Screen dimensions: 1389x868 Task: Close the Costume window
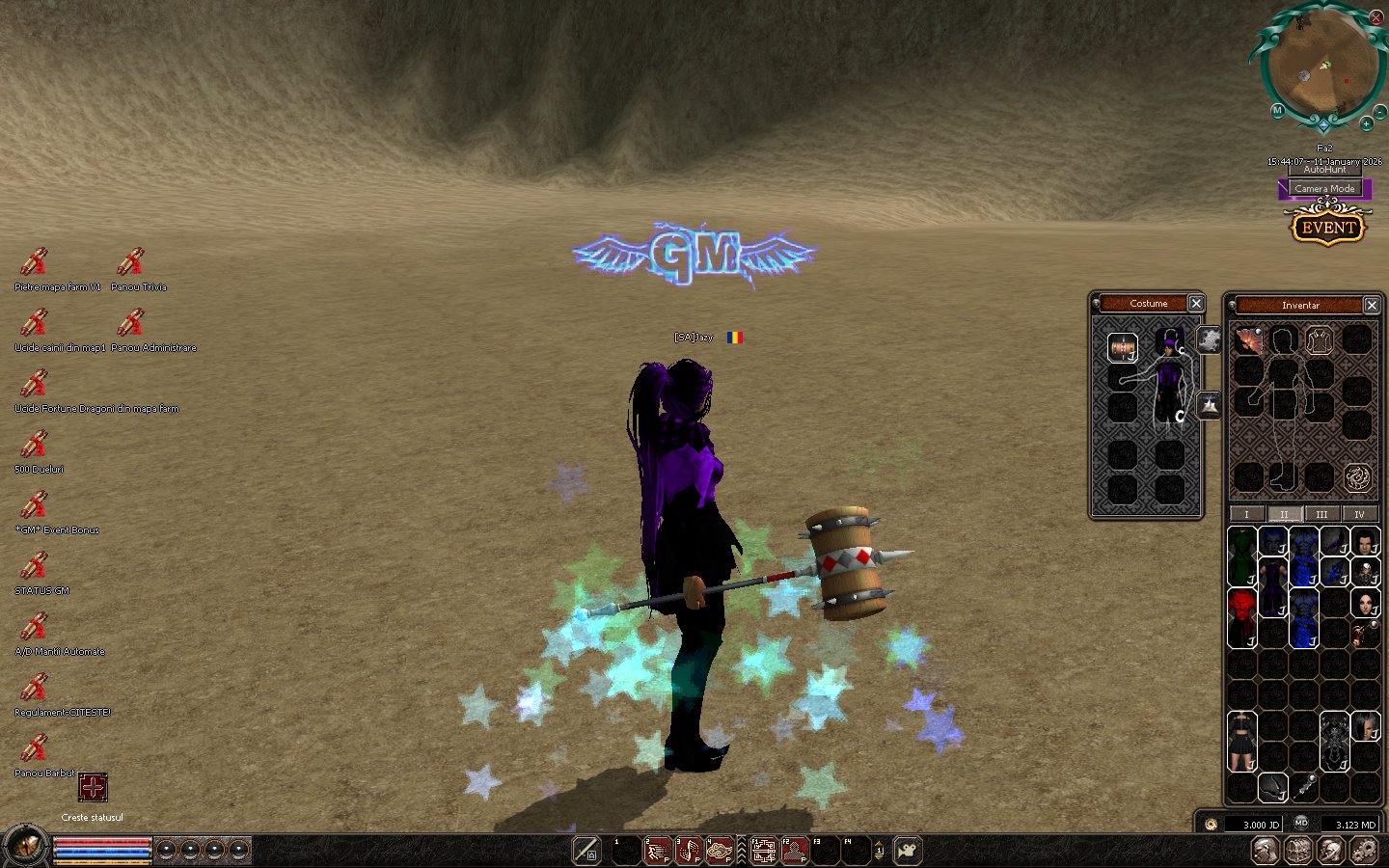pos(1196,304)
